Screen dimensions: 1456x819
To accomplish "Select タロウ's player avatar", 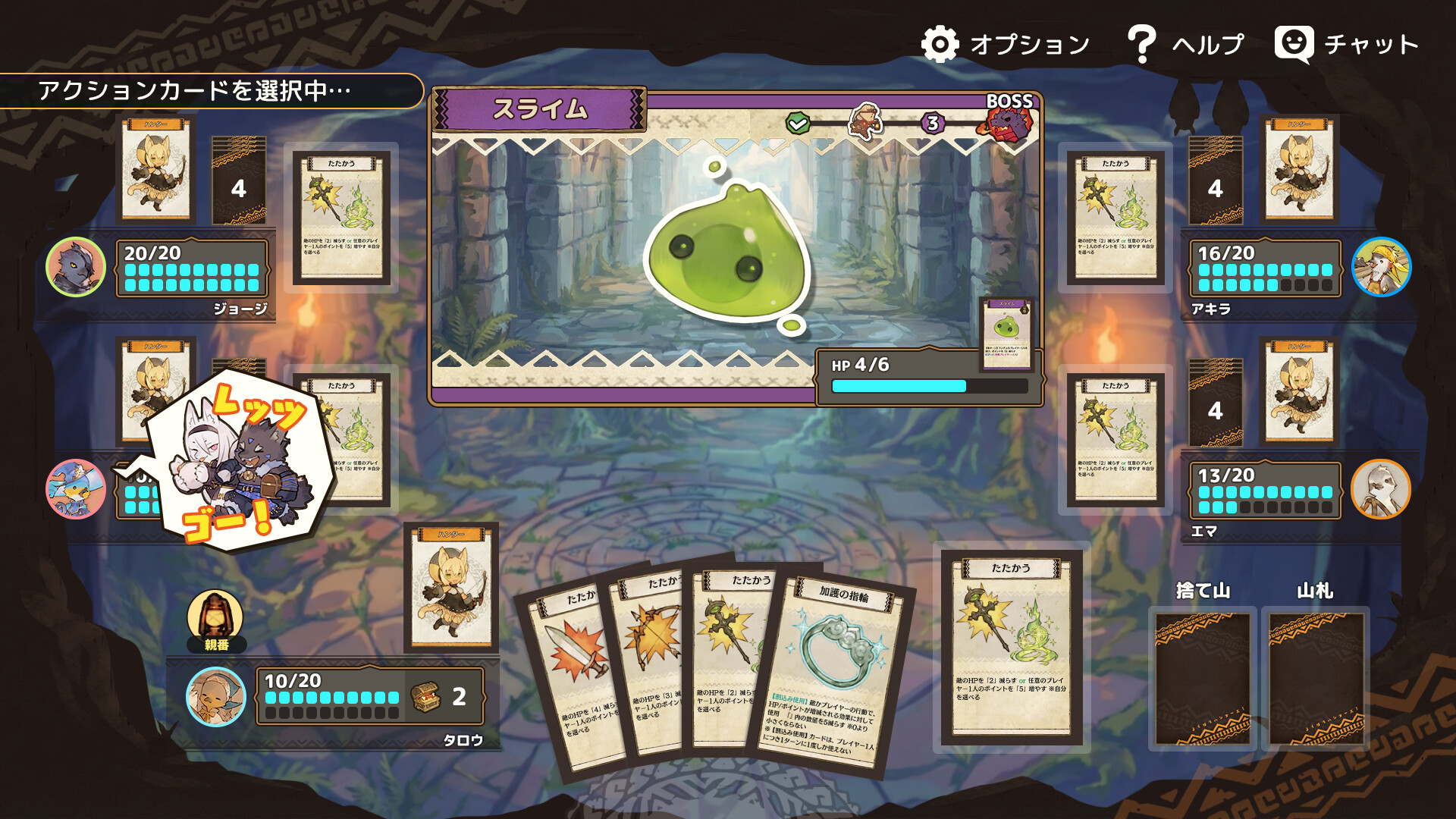I will [215, 695].
